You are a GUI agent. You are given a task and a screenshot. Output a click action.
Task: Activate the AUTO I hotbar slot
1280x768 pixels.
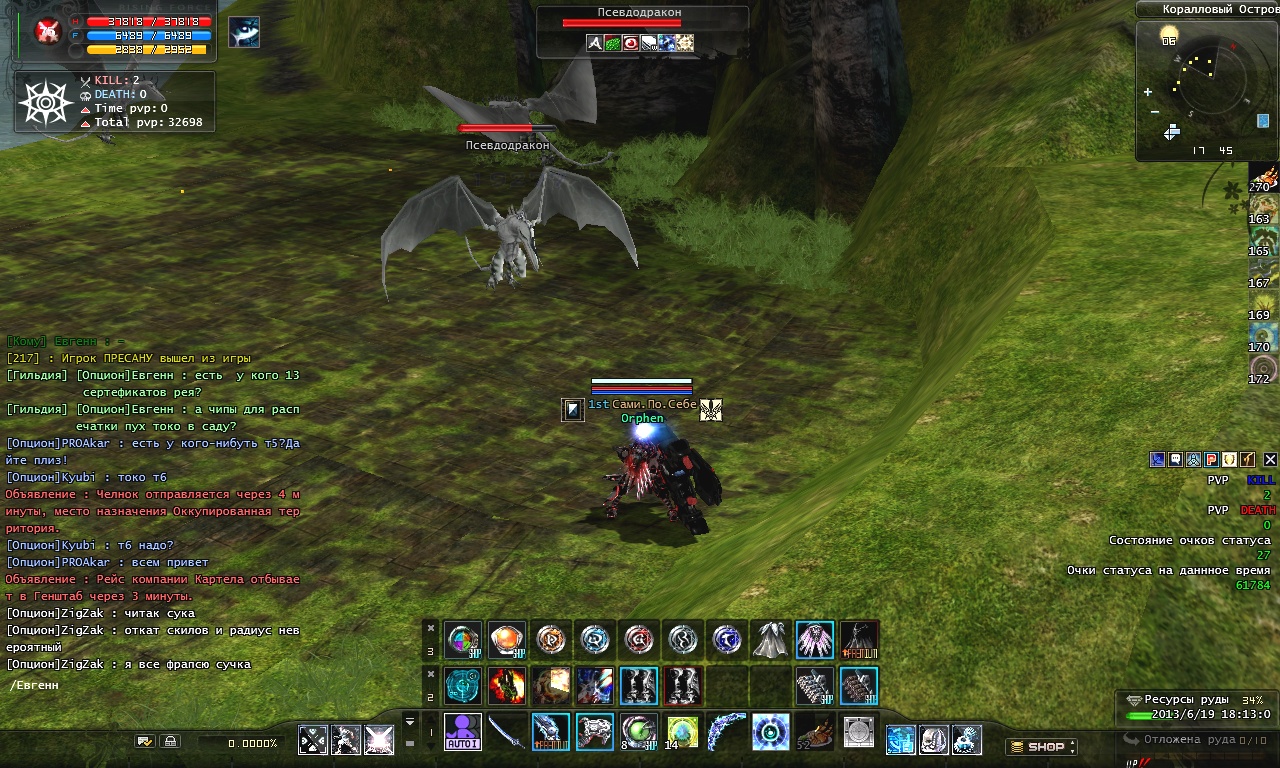pos(463,731)
